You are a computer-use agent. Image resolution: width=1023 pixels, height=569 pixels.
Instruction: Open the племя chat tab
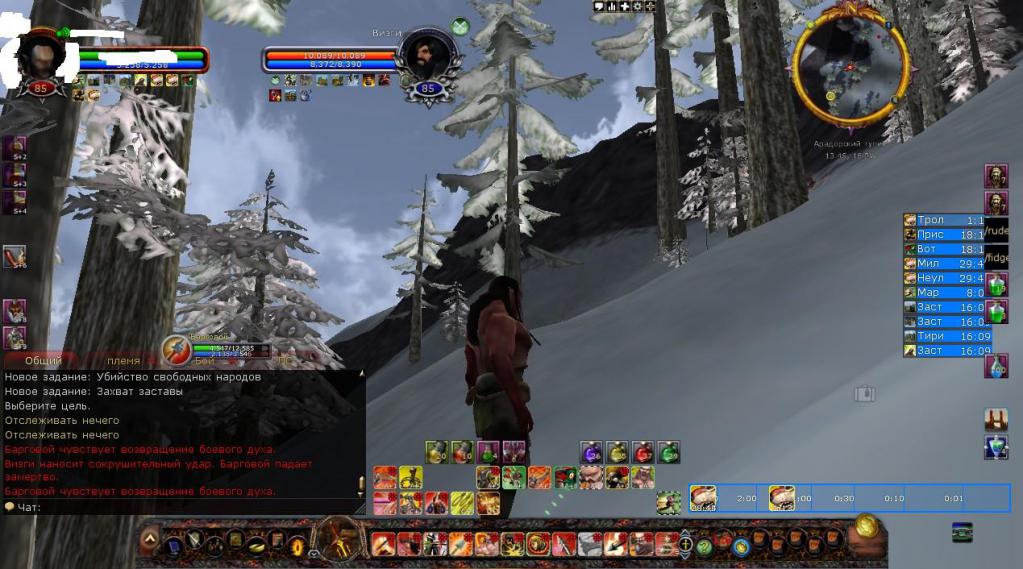(124, 360)
